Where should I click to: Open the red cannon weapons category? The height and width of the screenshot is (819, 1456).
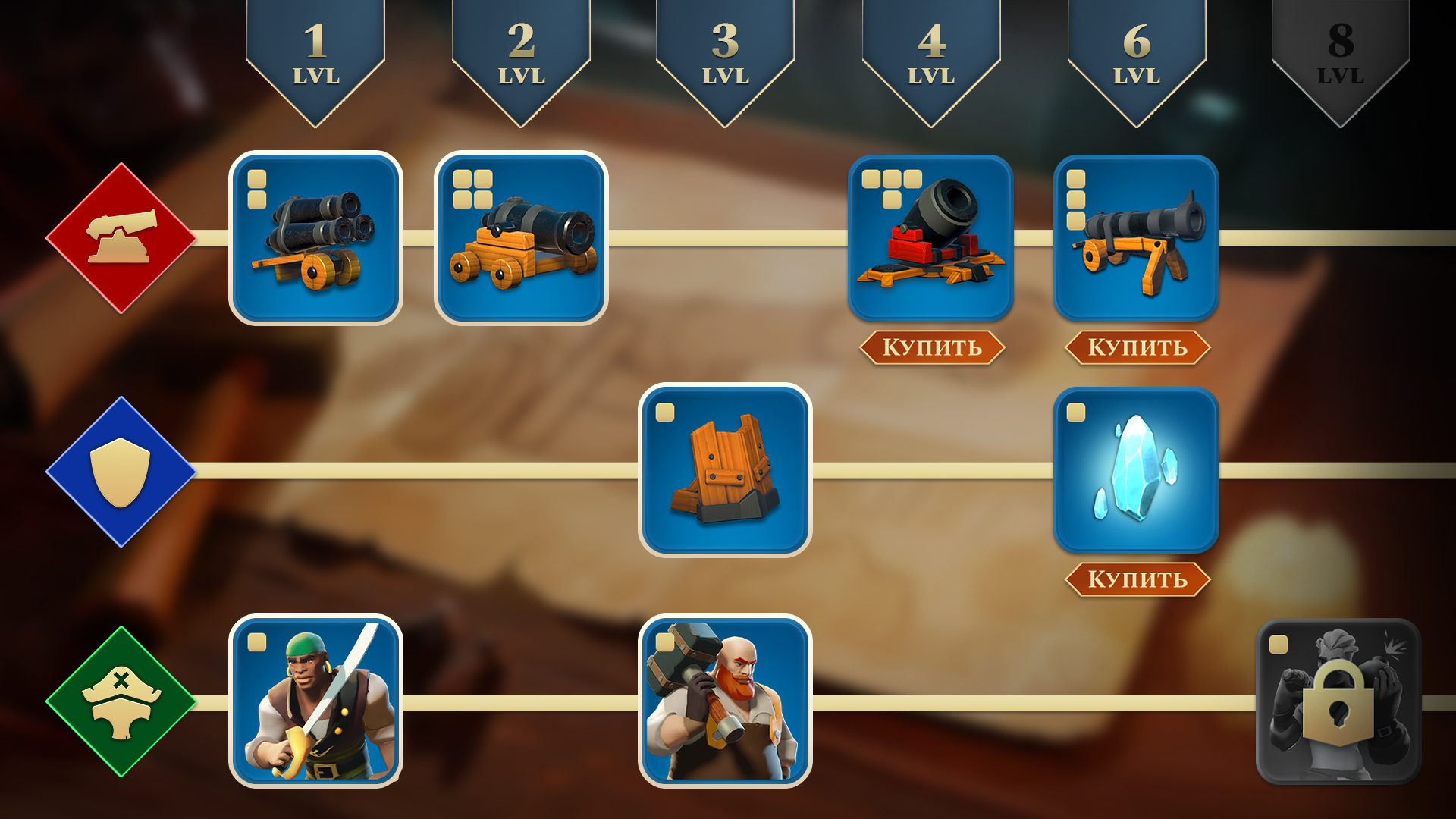pos(121,238)
